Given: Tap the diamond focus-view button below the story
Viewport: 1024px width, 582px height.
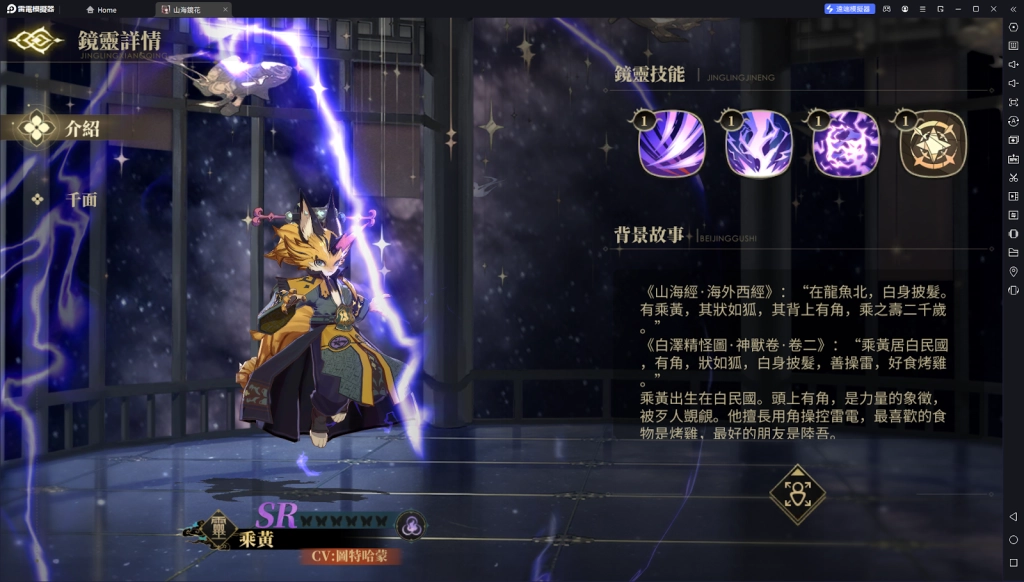Looking at the screenshot, I should [x=797, y=494].
